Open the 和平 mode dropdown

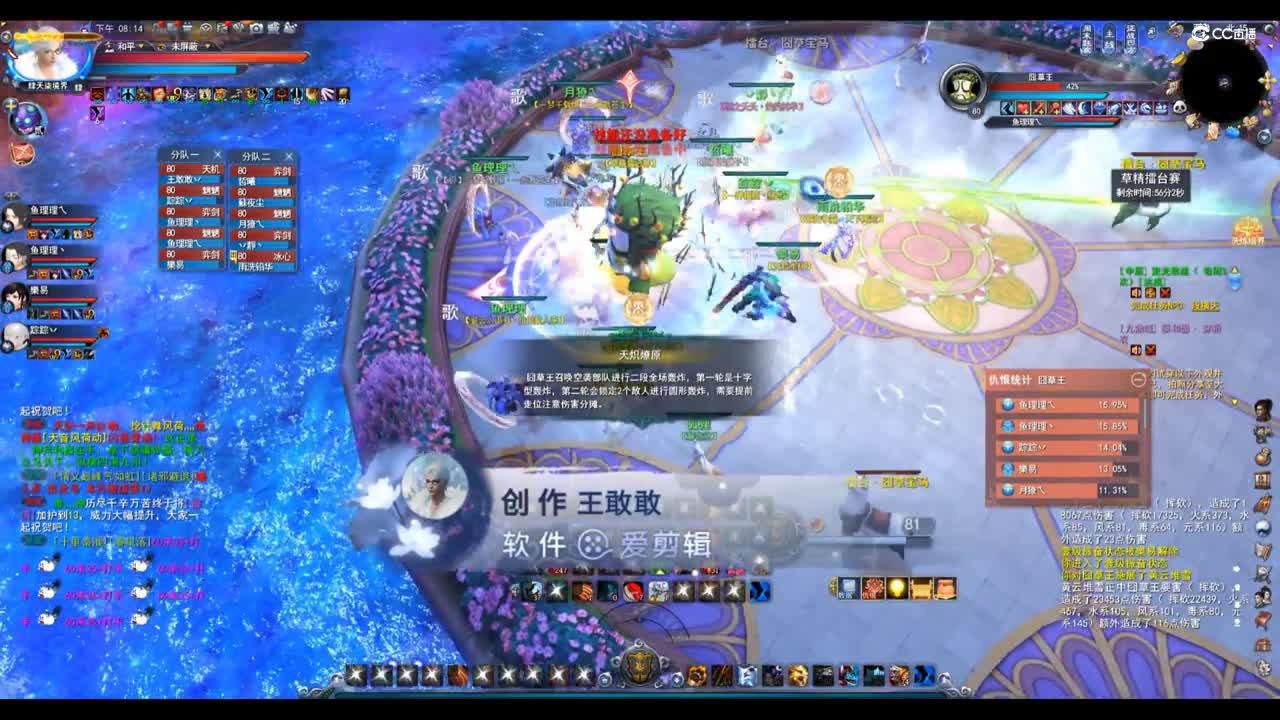click(x=140, y=46)
